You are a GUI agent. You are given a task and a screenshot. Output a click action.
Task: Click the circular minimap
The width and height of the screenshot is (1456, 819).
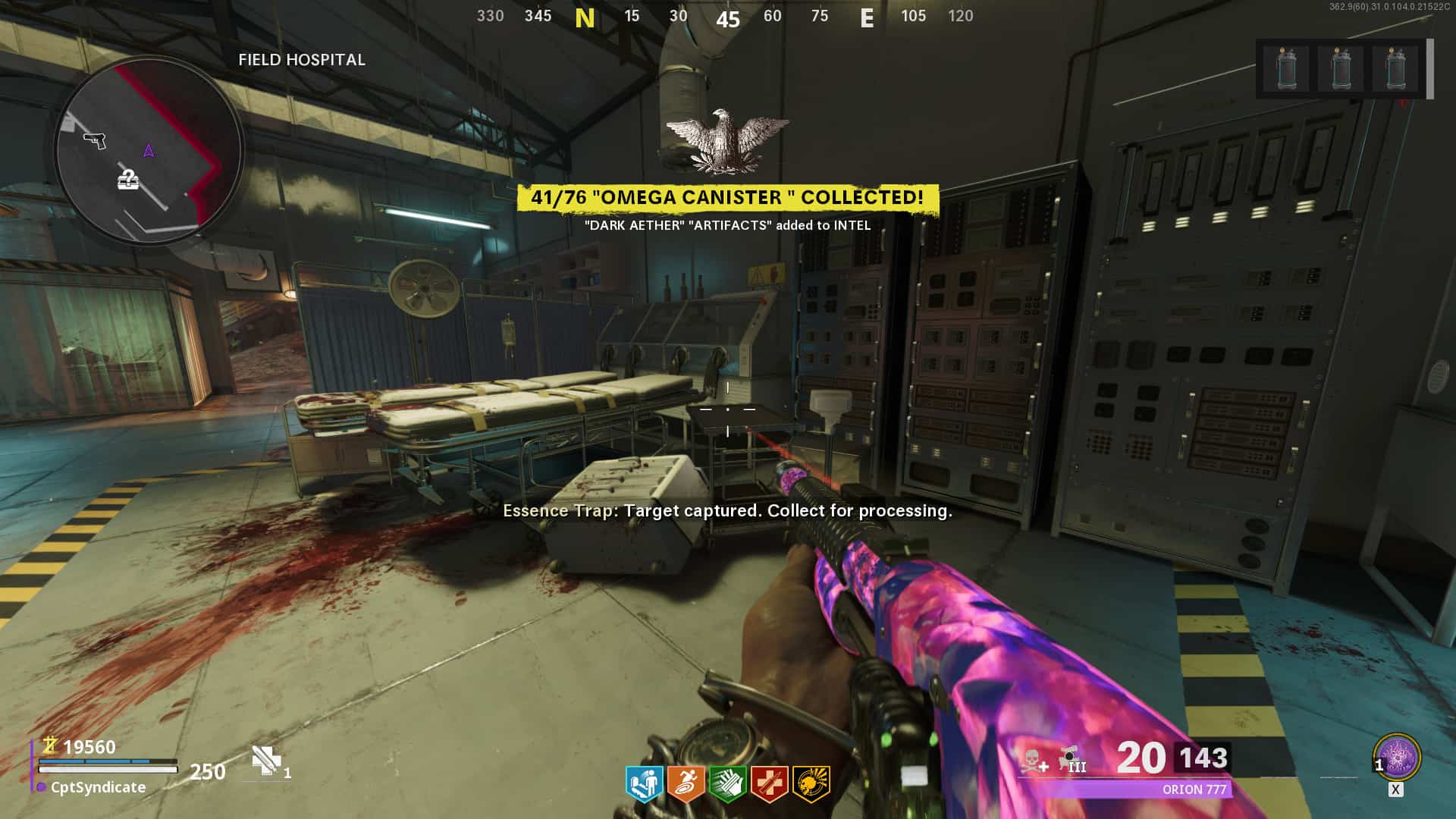tap(149, 149)
